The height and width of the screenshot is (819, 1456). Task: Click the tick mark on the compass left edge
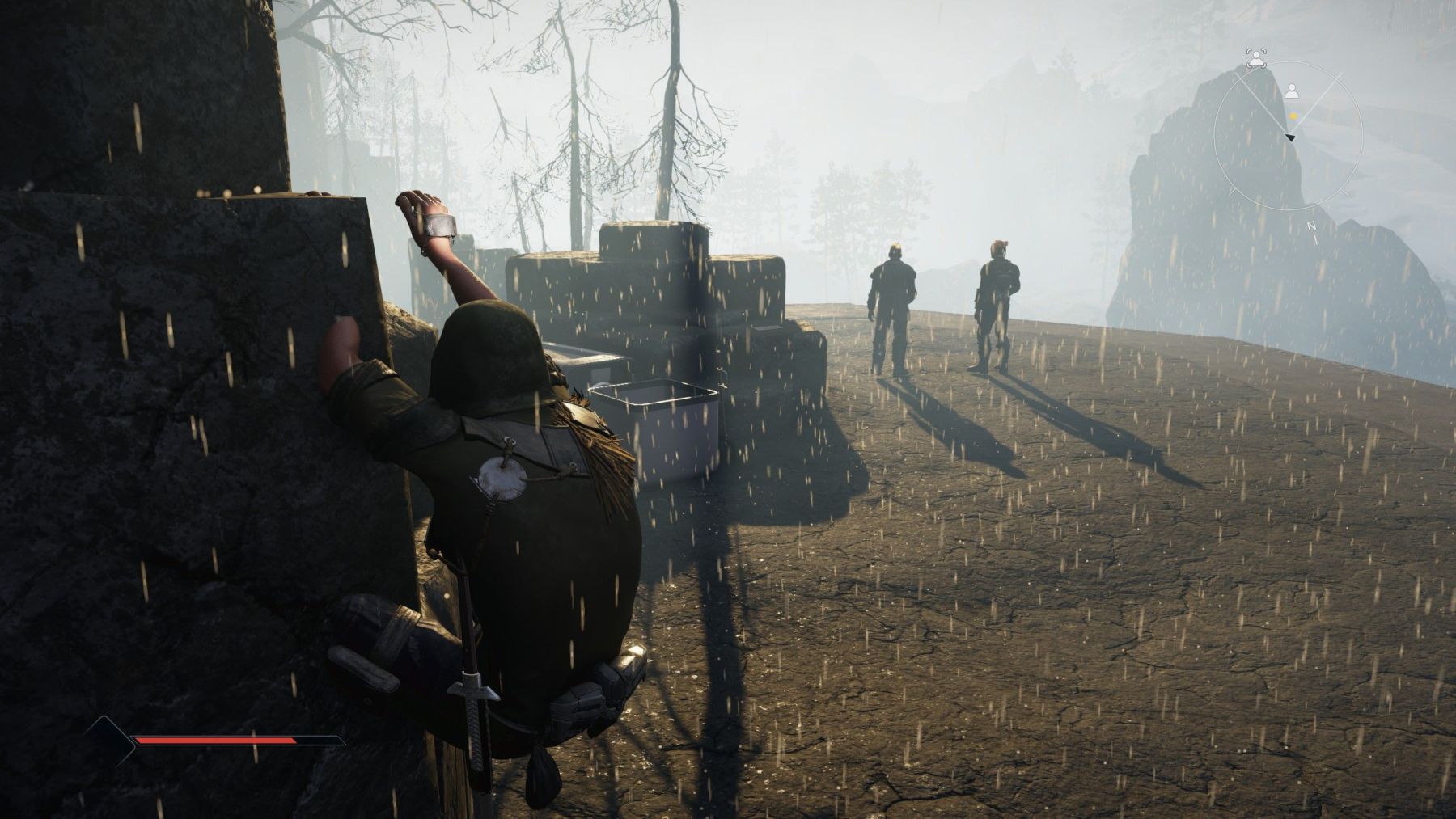pyautogui.click(x=1233, y=189)
